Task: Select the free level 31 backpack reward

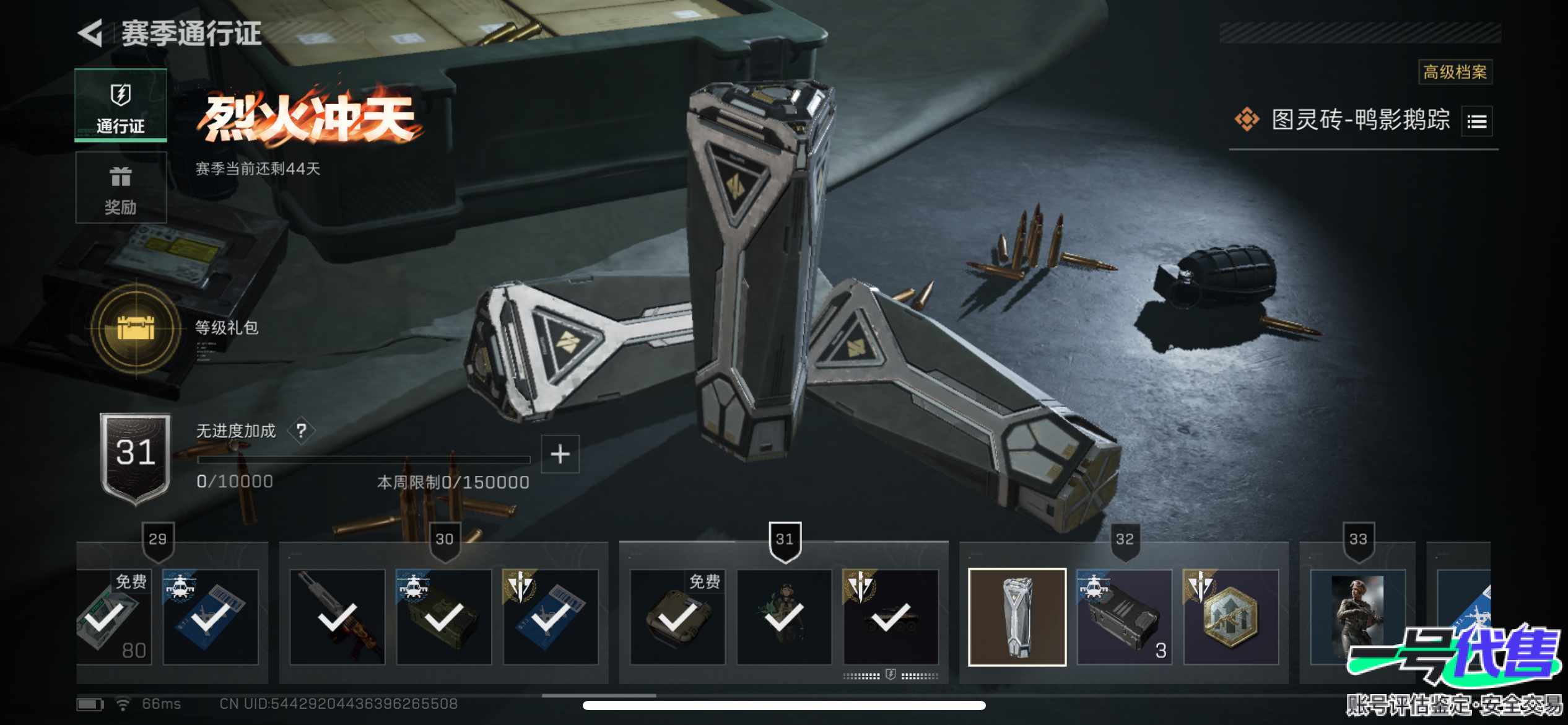Action: [x=677, y=617]
